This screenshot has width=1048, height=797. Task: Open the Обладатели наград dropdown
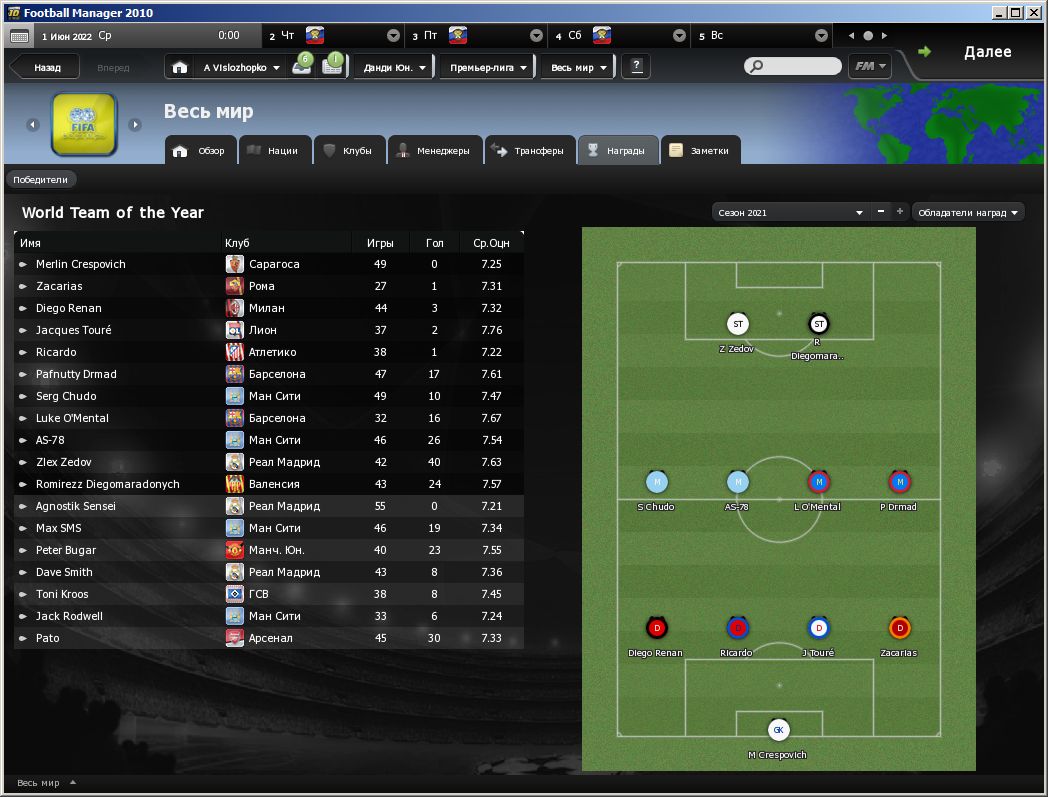coord(969,212)
